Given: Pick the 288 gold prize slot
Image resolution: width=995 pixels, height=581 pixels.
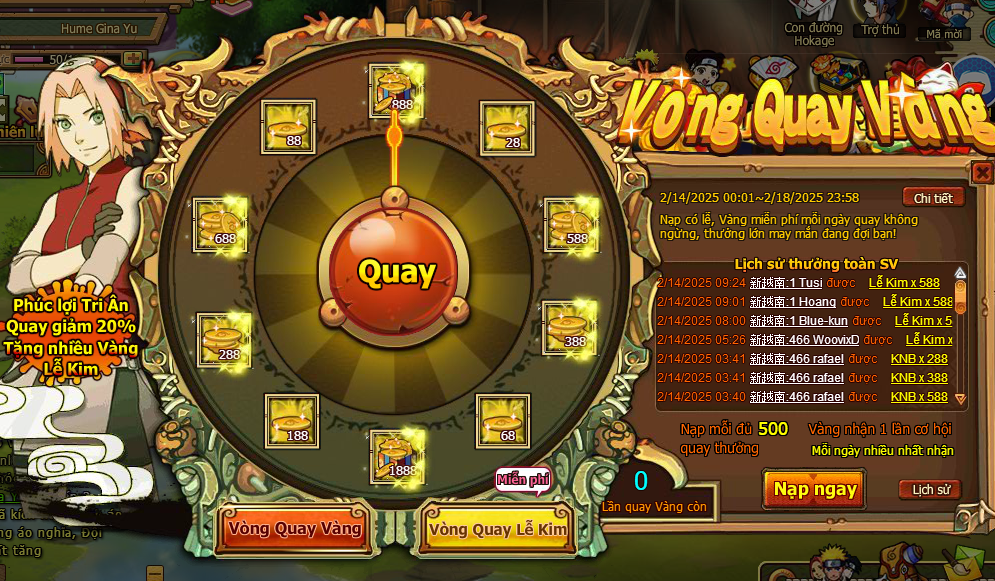Looking at the screenshot, I should pos(225,340).
